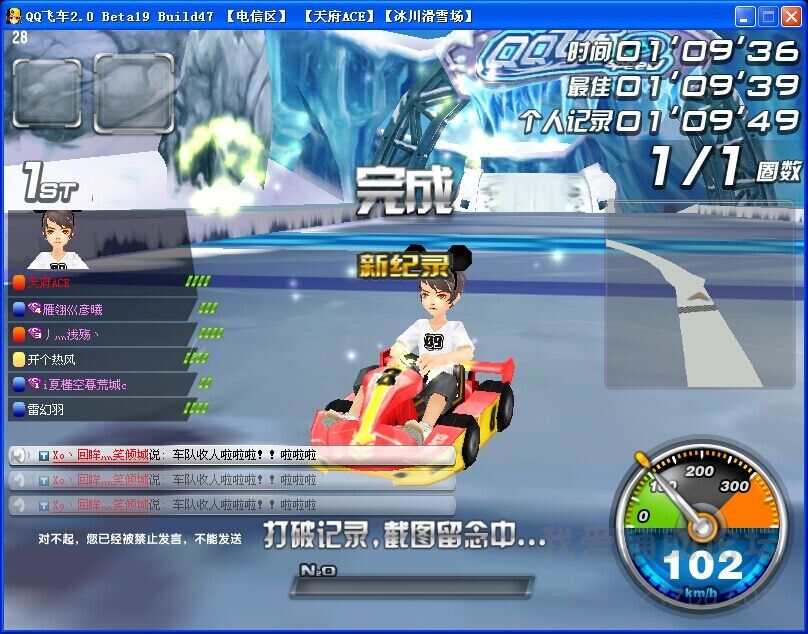
Task: Minimize the QQ飞车 game window
Action: pos(744,16)
